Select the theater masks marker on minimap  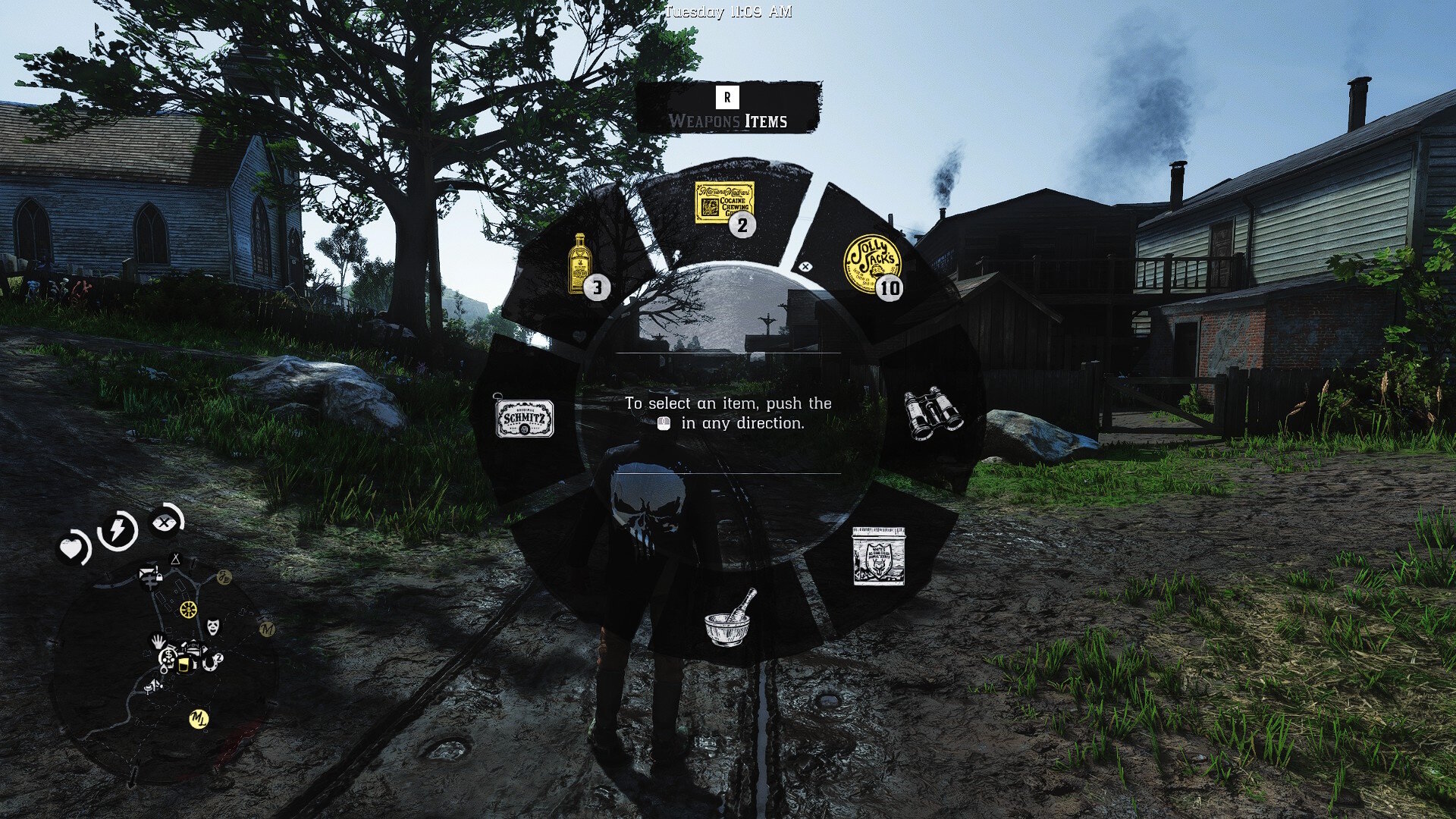click(213, 626)
